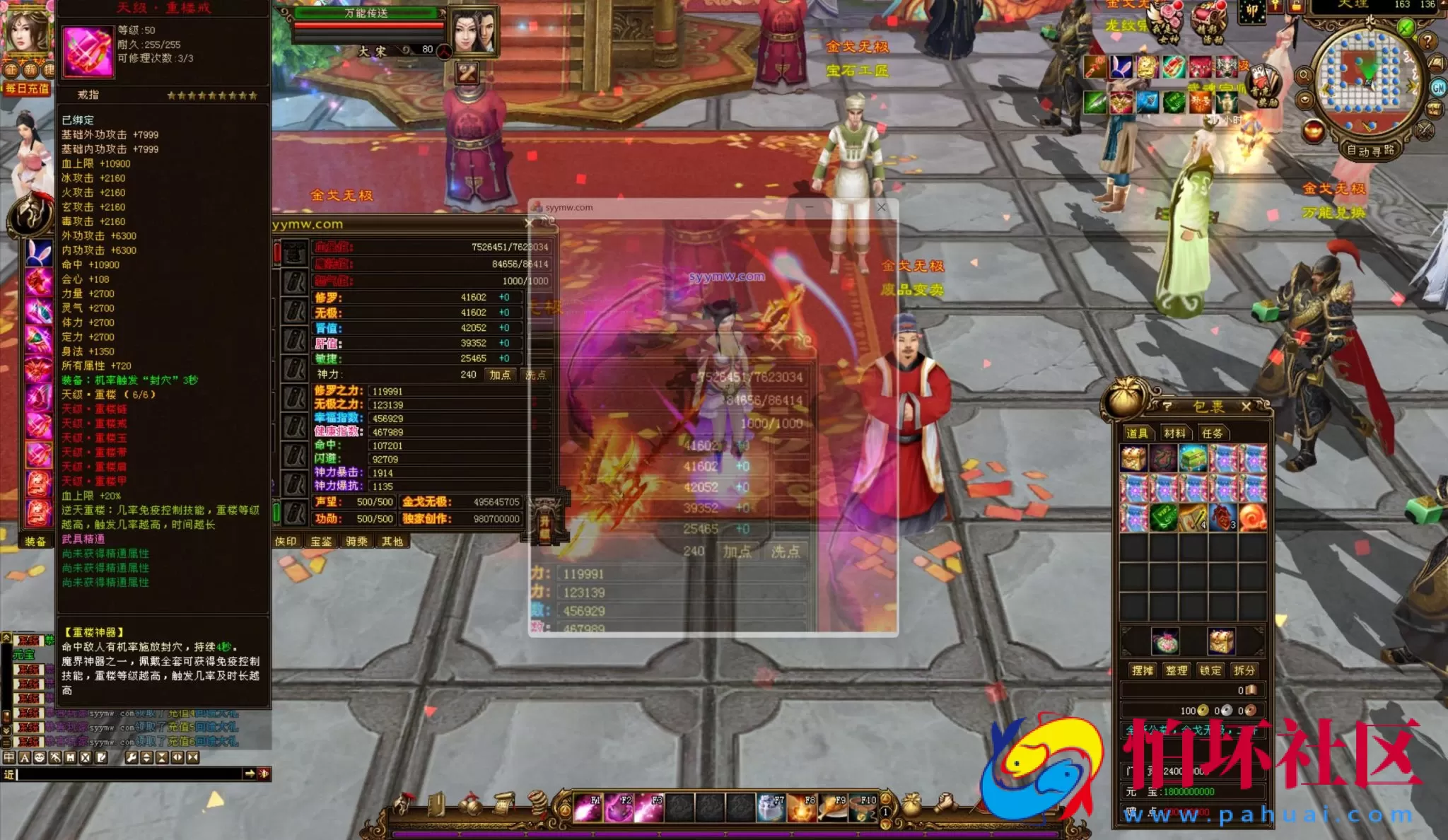
Task: Open the GM contact icon near the minimap
Action: (1439, 88)
